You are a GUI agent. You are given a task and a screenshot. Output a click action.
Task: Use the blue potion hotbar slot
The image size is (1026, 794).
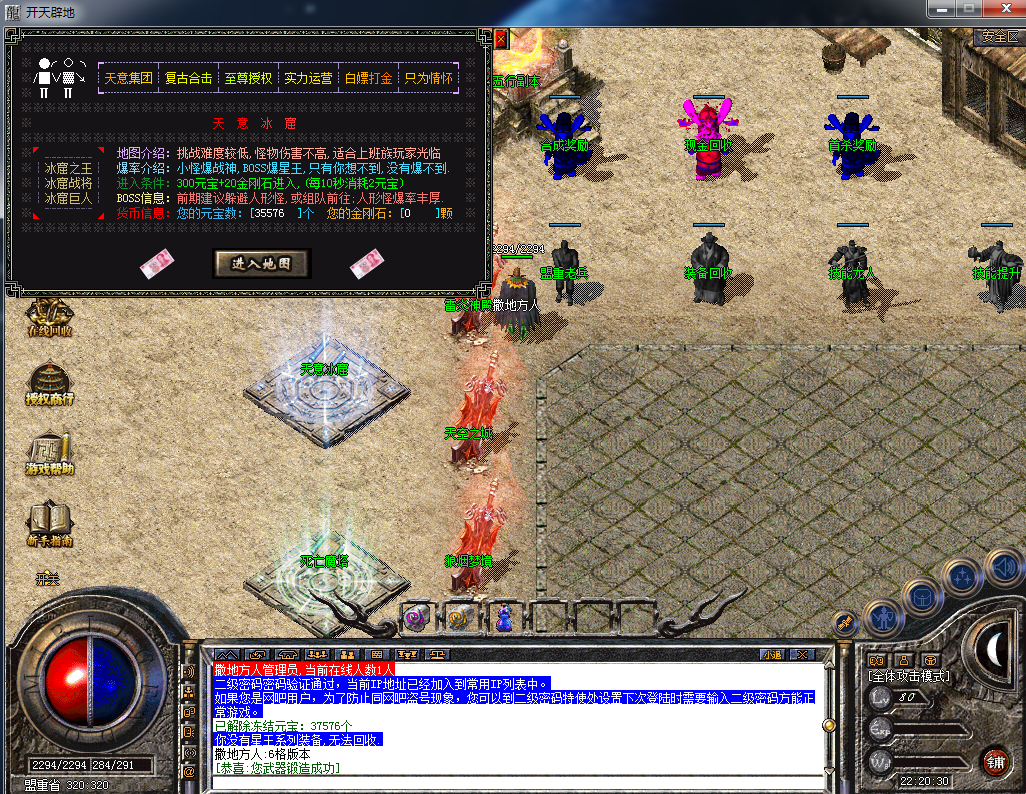pos(504,617)
